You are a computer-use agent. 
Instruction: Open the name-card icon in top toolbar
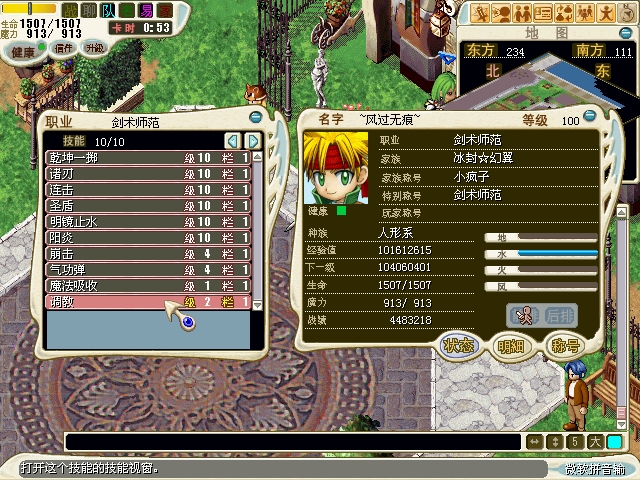[x=543, y=13]
